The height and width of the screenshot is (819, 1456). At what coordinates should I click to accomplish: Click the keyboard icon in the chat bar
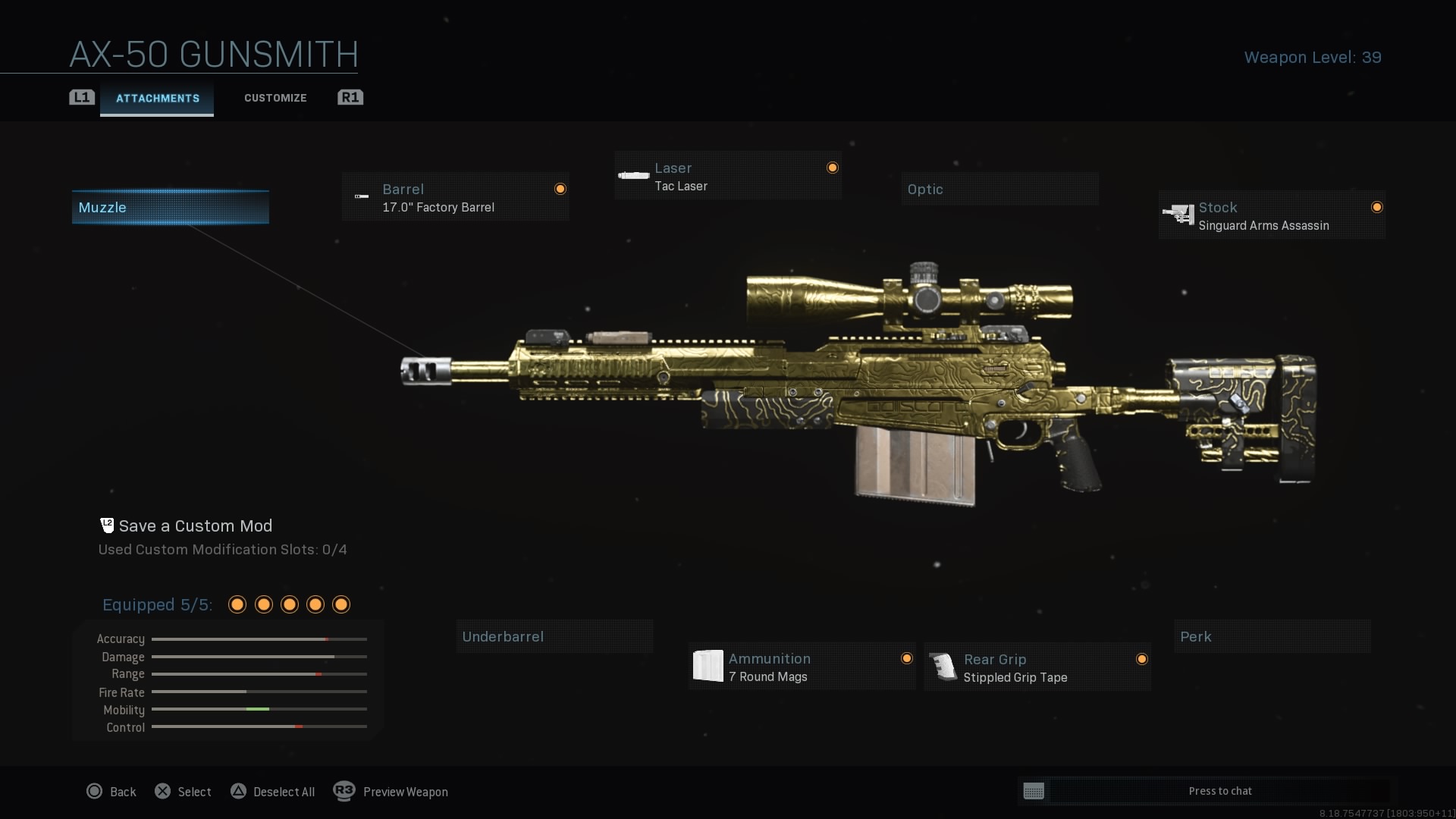1034,791
